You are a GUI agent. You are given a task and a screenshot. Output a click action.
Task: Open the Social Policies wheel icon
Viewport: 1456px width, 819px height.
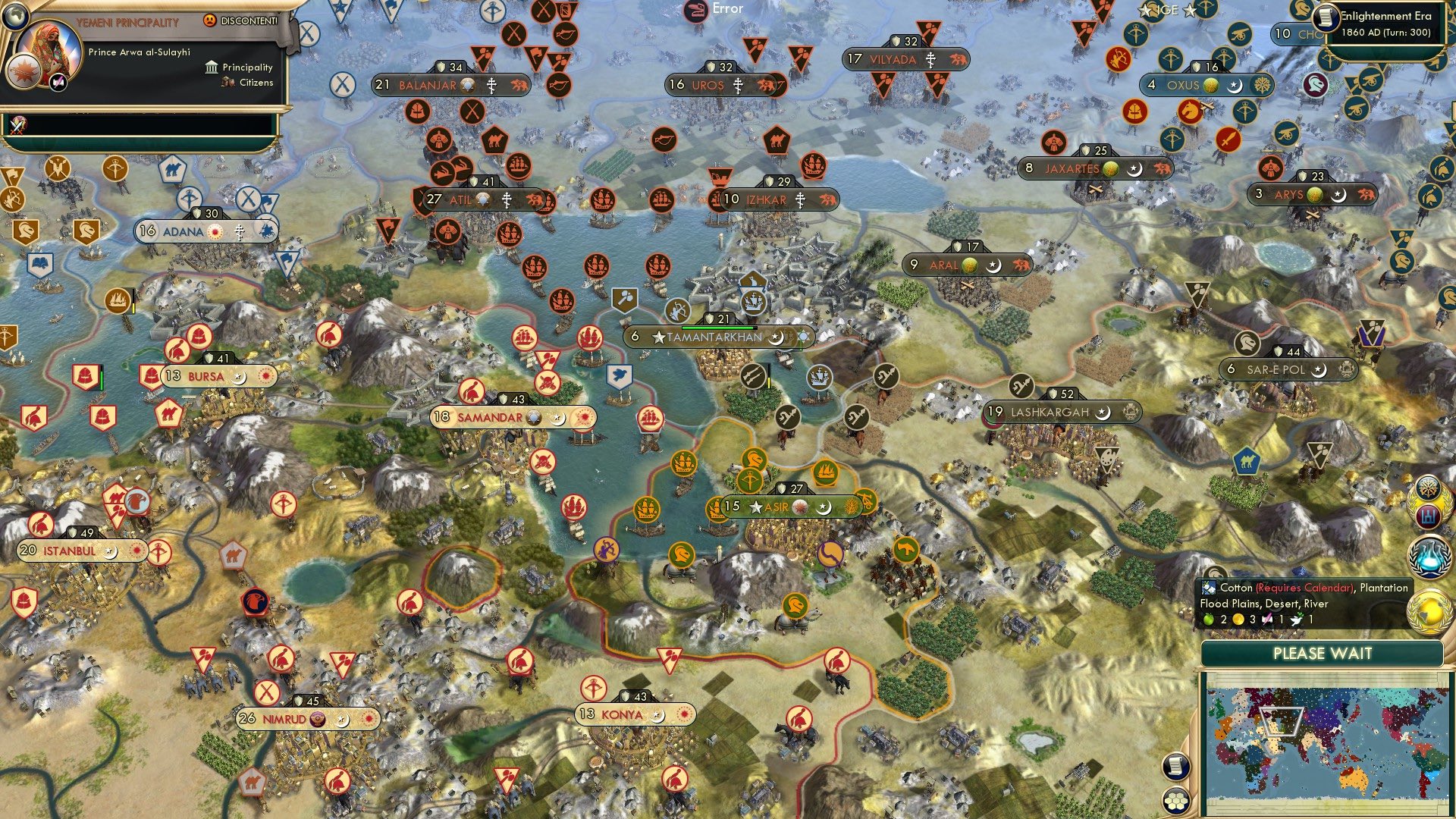point(1429,488)
